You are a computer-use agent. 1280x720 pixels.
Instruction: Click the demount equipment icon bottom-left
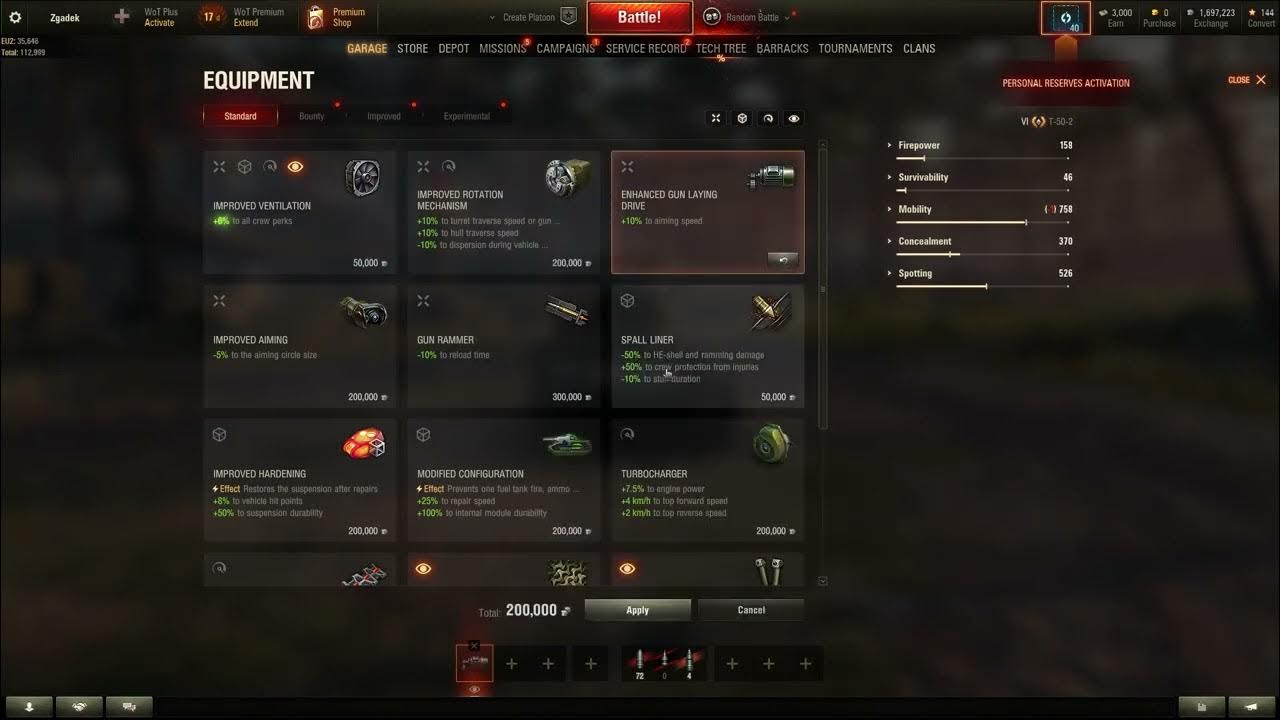pyautogui.click(x=30, y=706)
